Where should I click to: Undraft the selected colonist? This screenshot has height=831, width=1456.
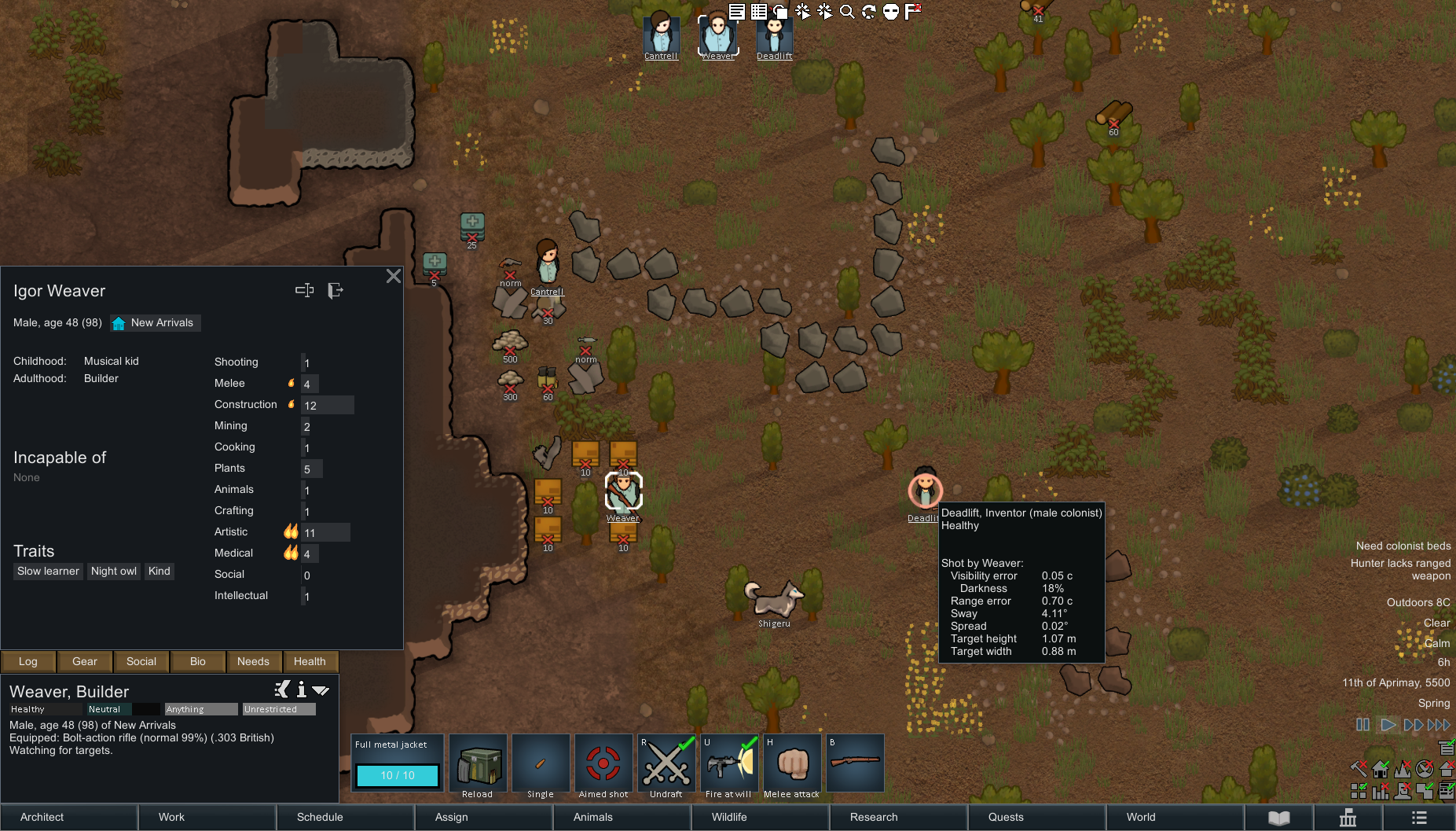coord(666,763)
